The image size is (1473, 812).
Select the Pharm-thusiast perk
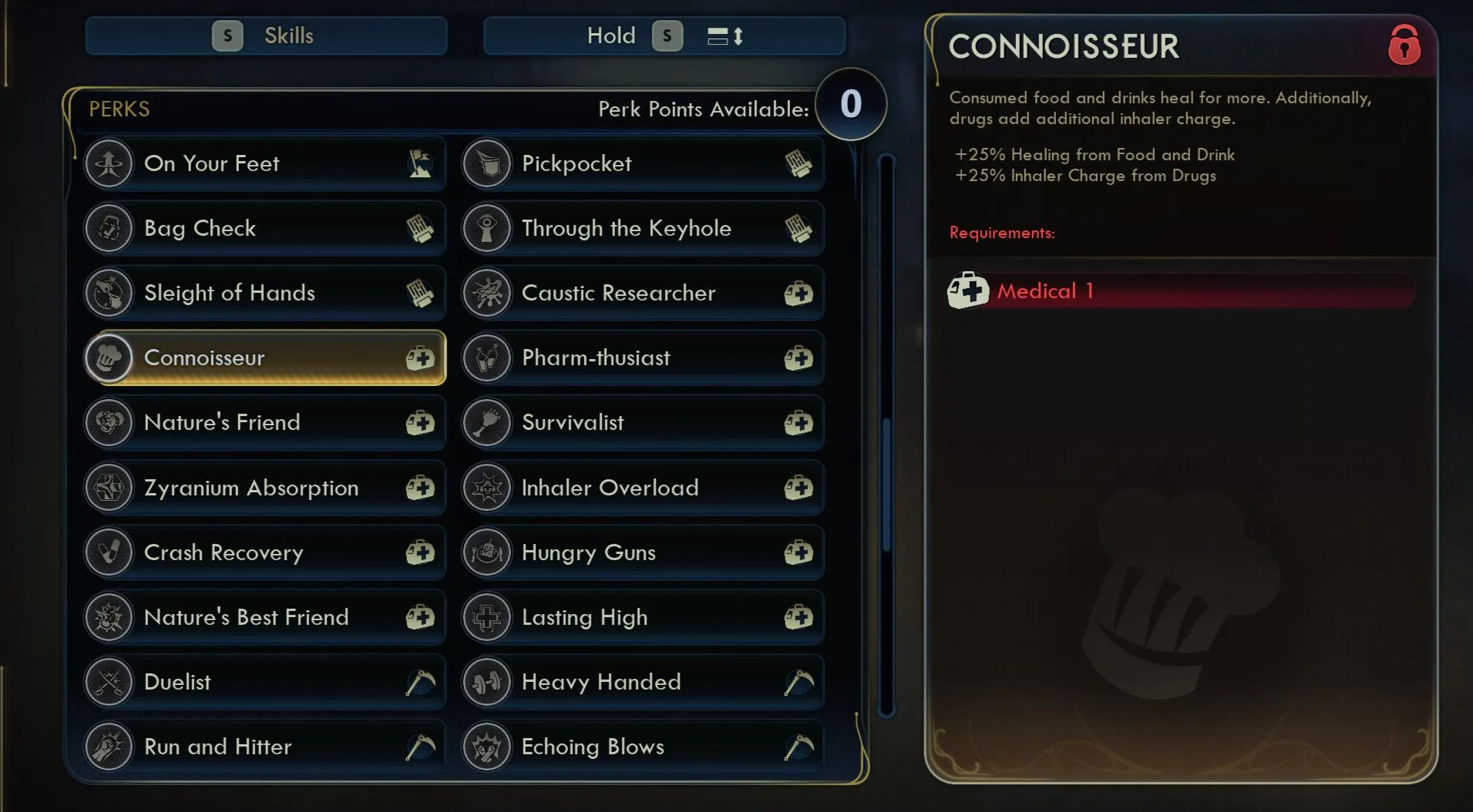(642, 357)
